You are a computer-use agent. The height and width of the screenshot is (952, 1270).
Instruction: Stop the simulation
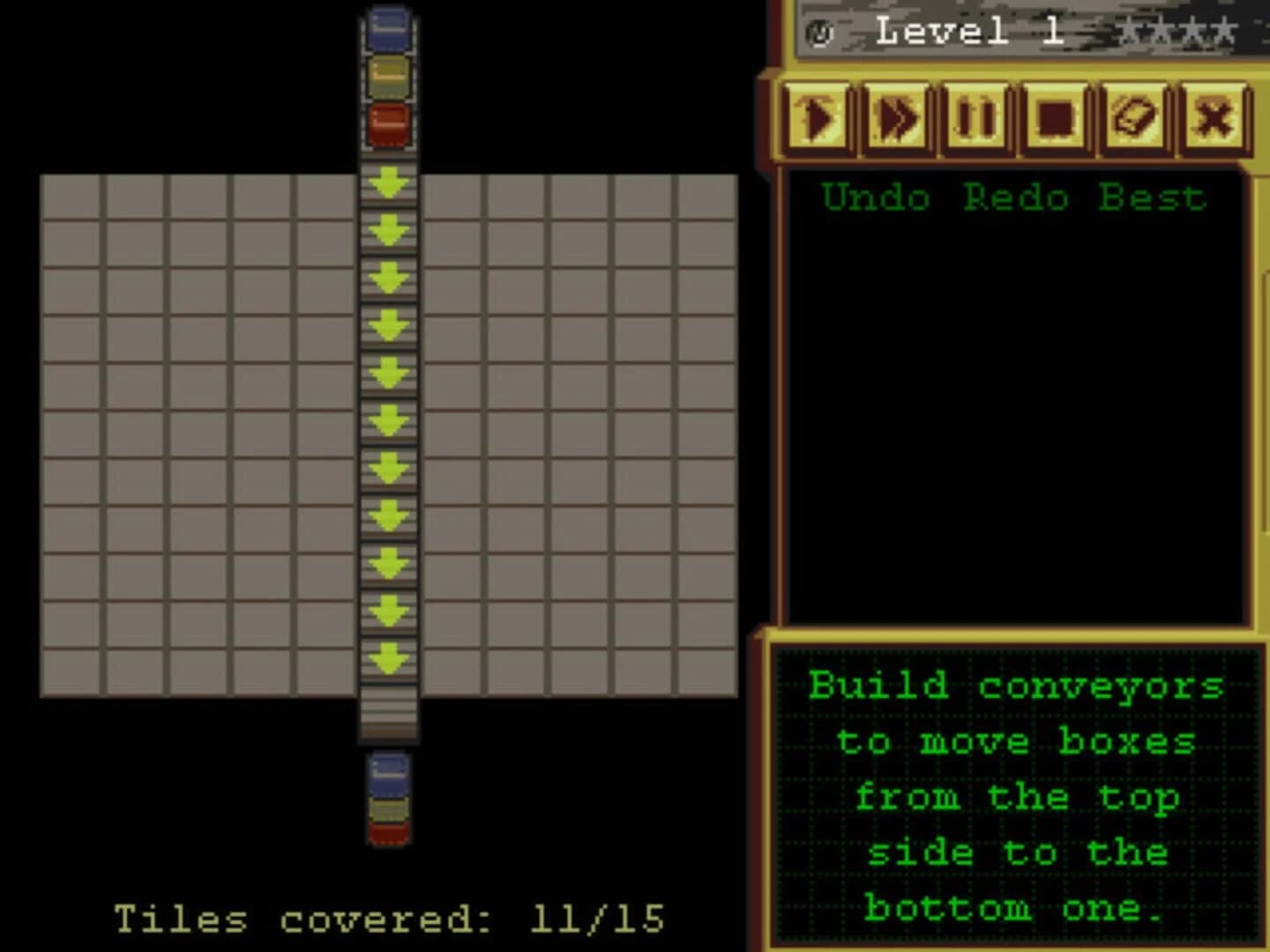pos(1052,119)
